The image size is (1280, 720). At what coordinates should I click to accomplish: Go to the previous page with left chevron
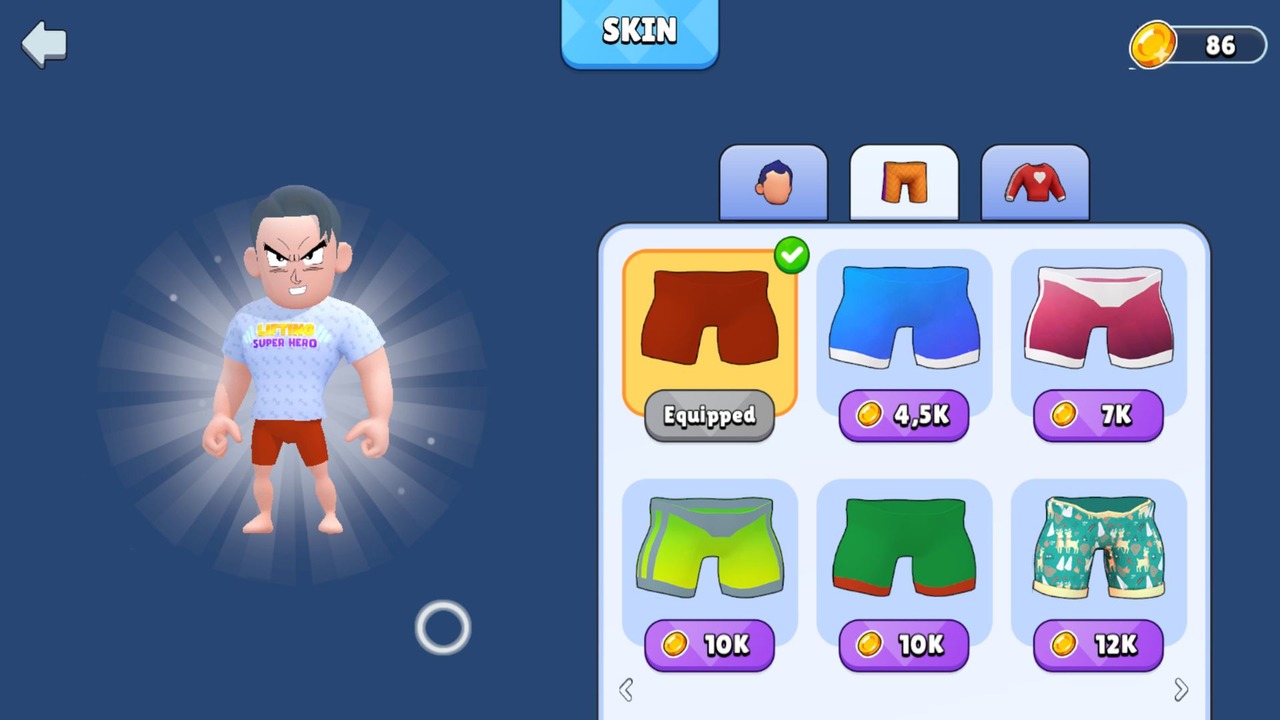click(x=626, y=689)
